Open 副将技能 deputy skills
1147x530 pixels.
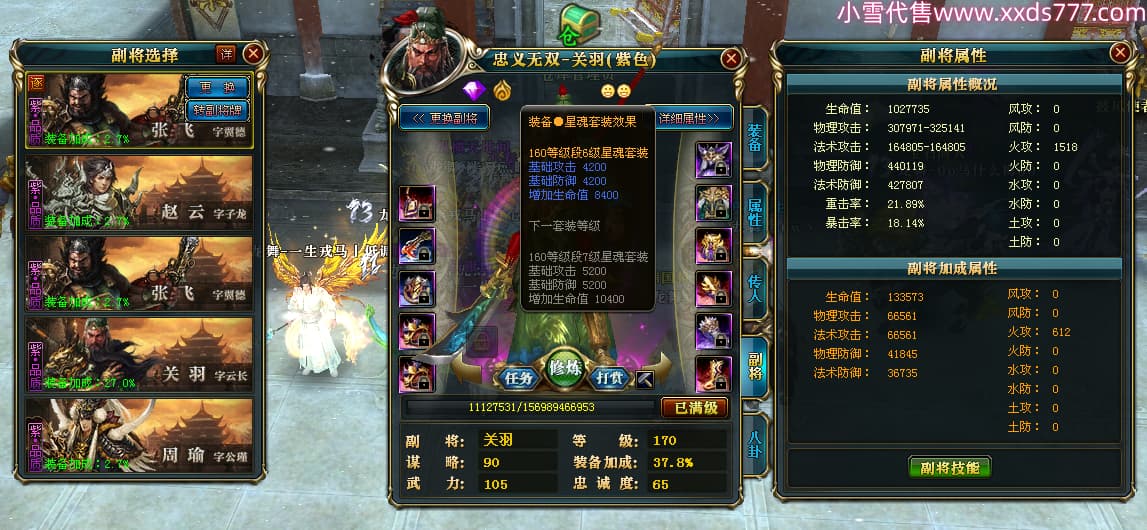pyautogui.click(x=950, y=466)
